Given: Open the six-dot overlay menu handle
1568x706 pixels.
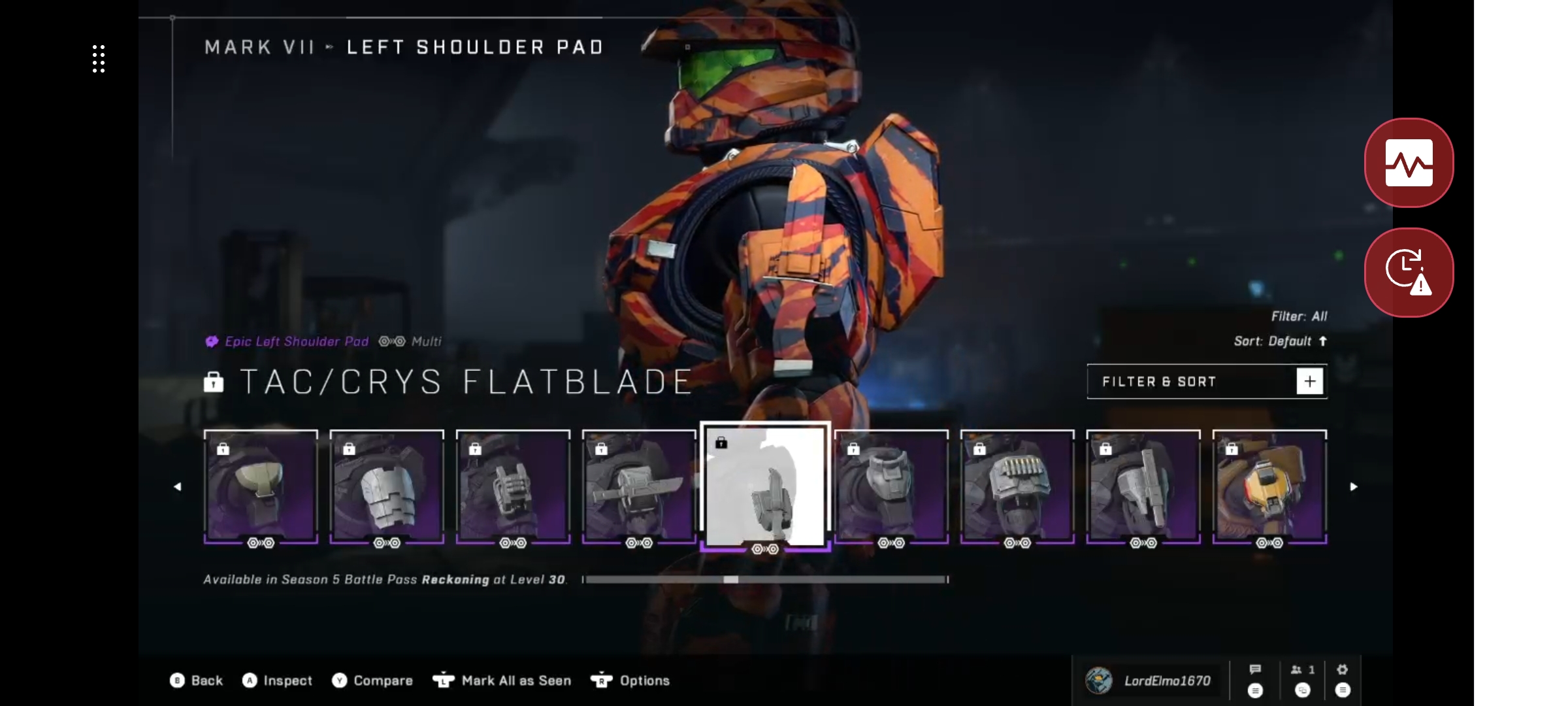Looking at the screenshot, I should [x=99, y=59].
